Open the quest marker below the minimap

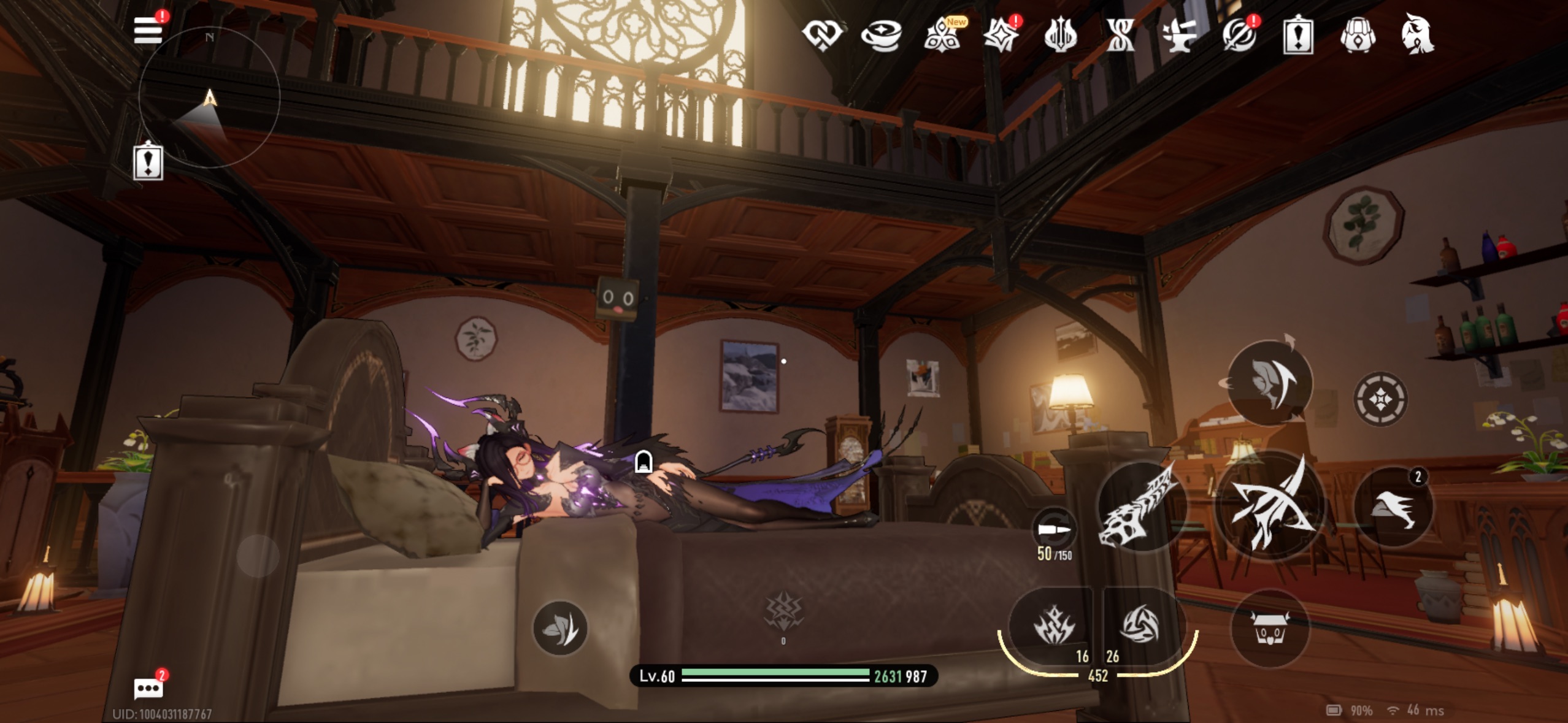click(148, 162)
